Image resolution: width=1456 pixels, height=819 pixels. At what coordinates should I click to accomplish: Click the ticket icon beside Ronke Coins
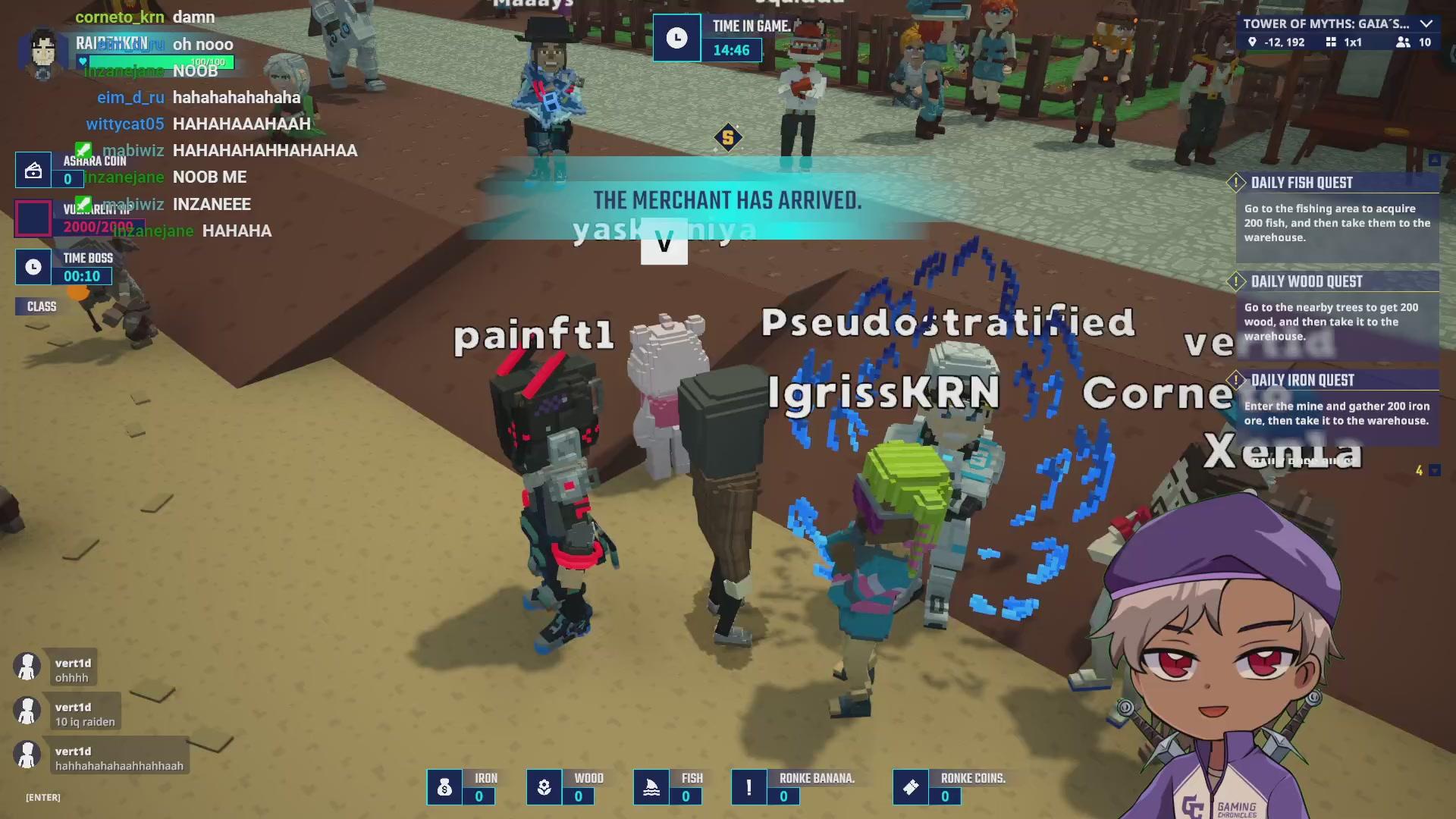(911, 787)
